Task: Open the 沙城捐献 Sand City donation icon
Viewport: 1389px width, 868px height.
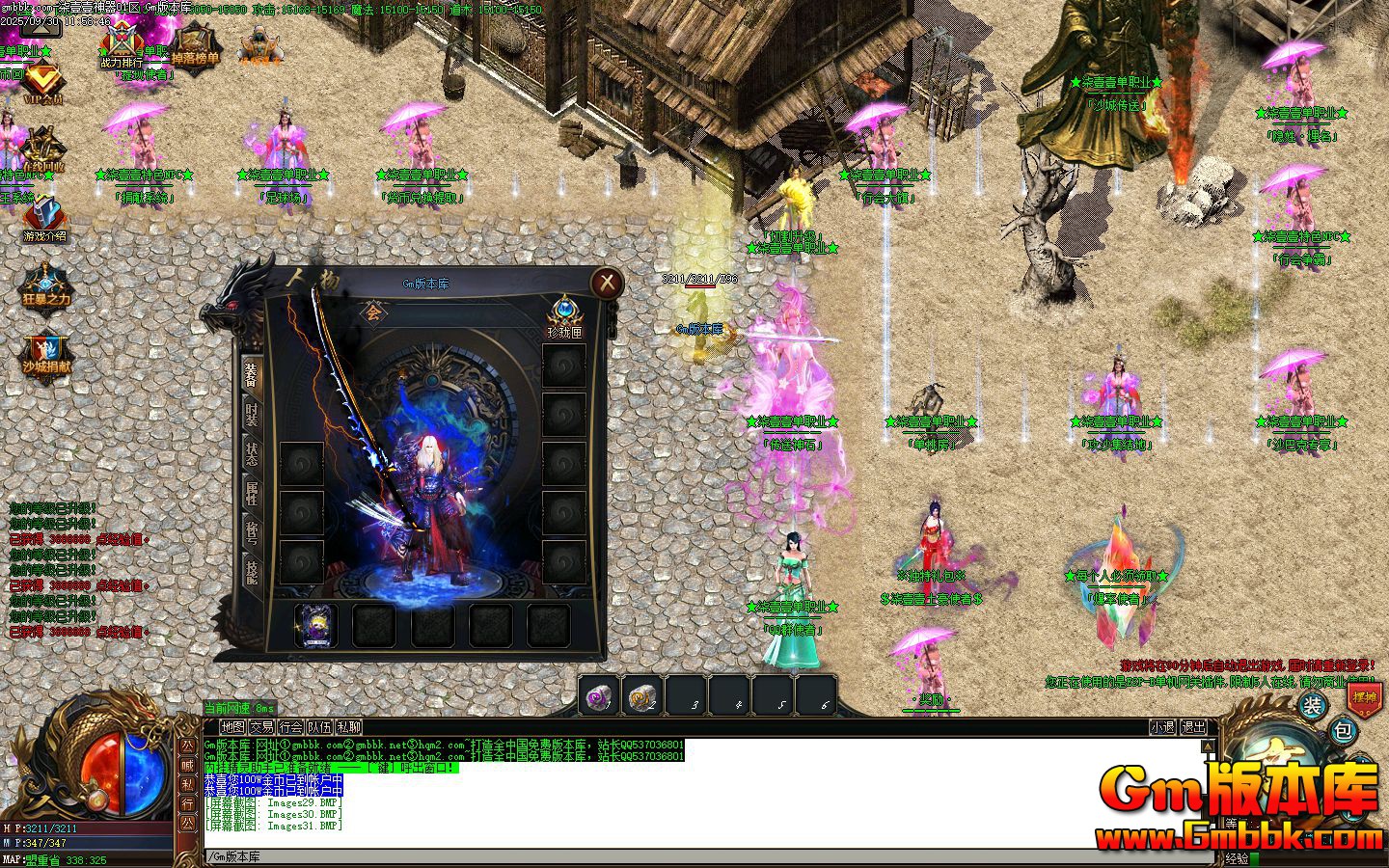Action: [x=45, y=355]
